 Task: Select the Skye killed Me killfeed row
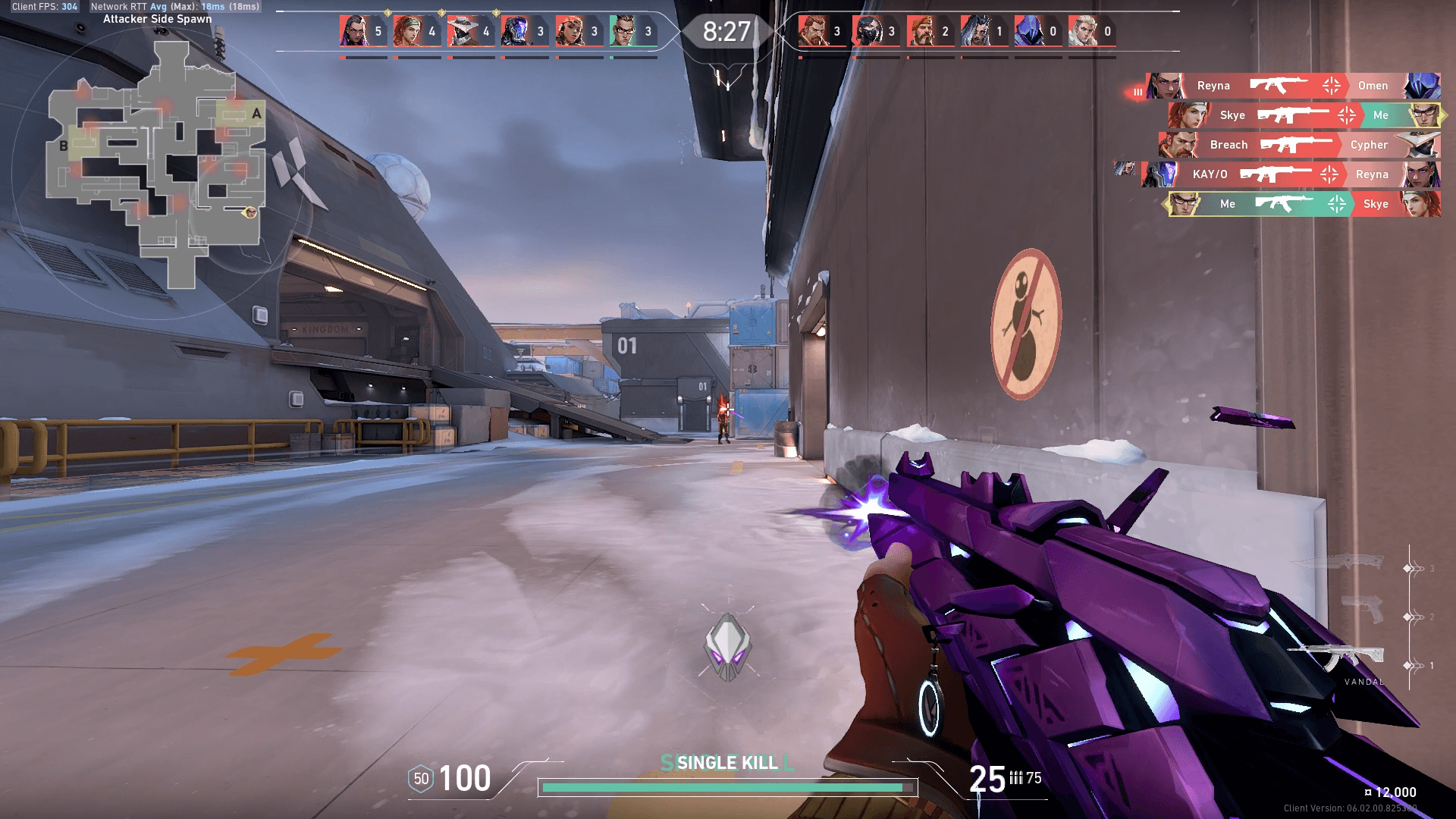(1304, 115)
